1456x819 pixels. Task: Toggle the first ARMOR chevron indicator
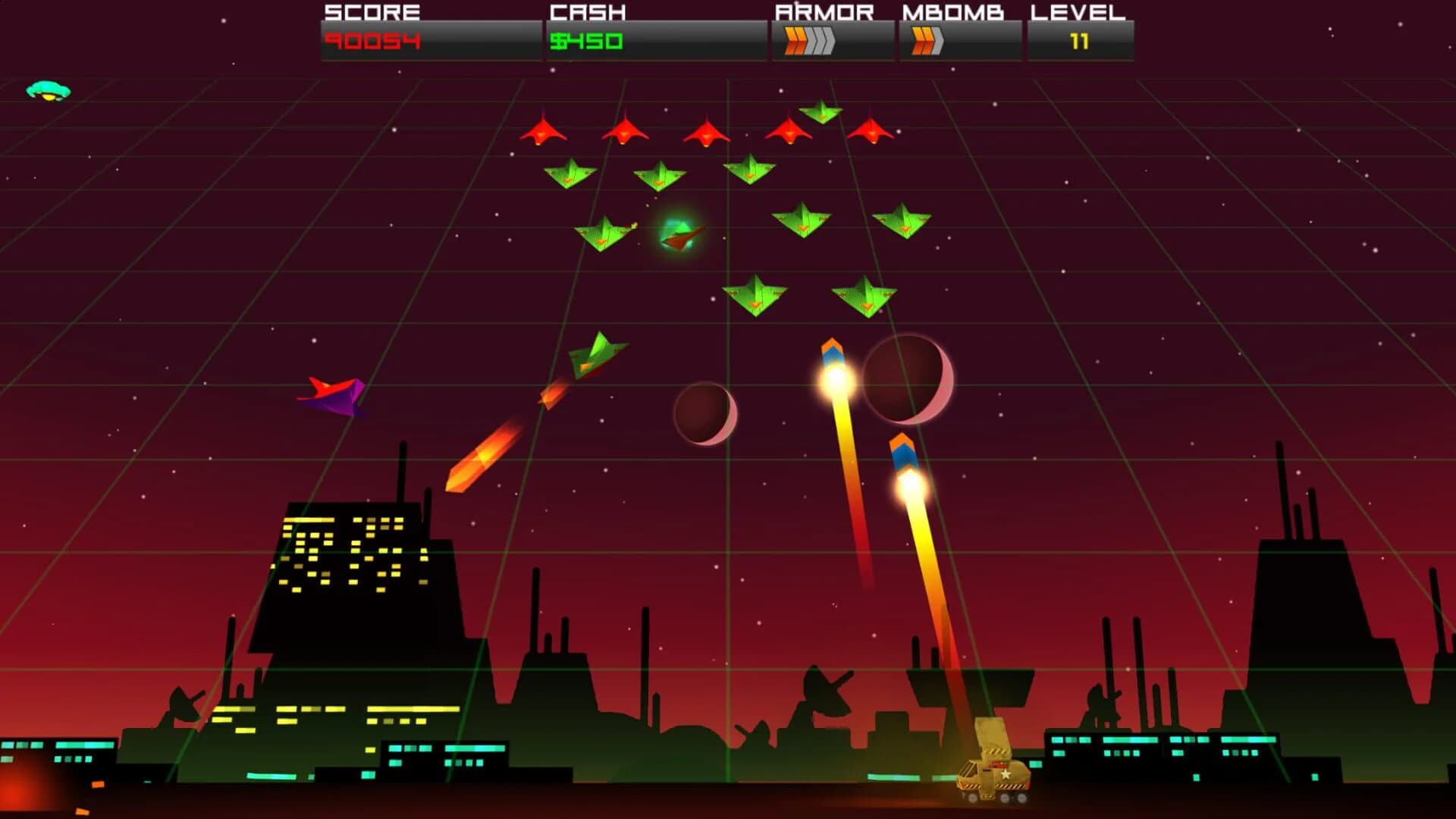(x=791, y=39)
